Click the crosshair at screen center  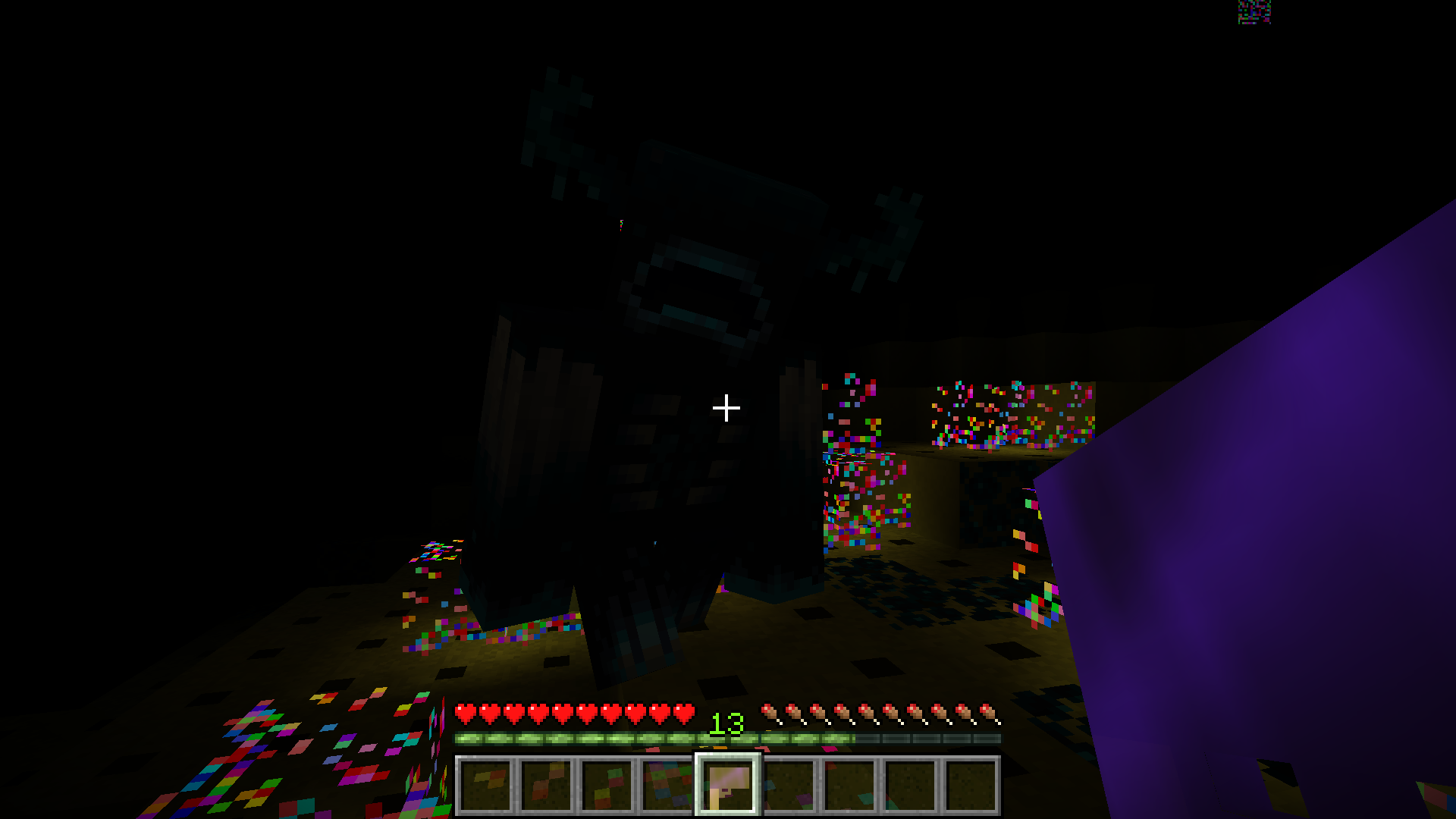[x=727, y=409]
